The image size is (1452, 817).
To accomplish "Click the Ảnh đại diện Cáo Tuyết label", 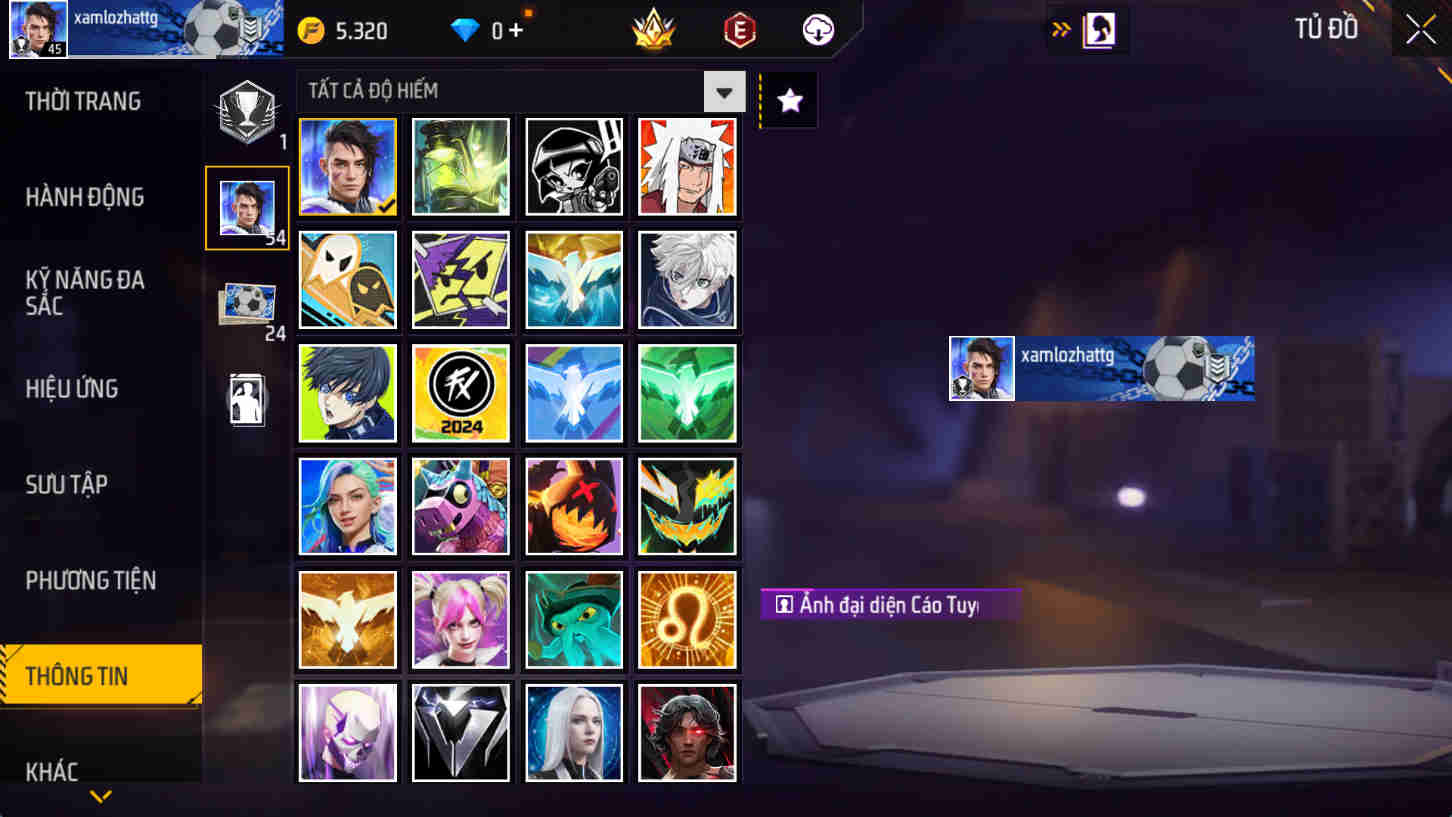I will [x=890, y=606].
